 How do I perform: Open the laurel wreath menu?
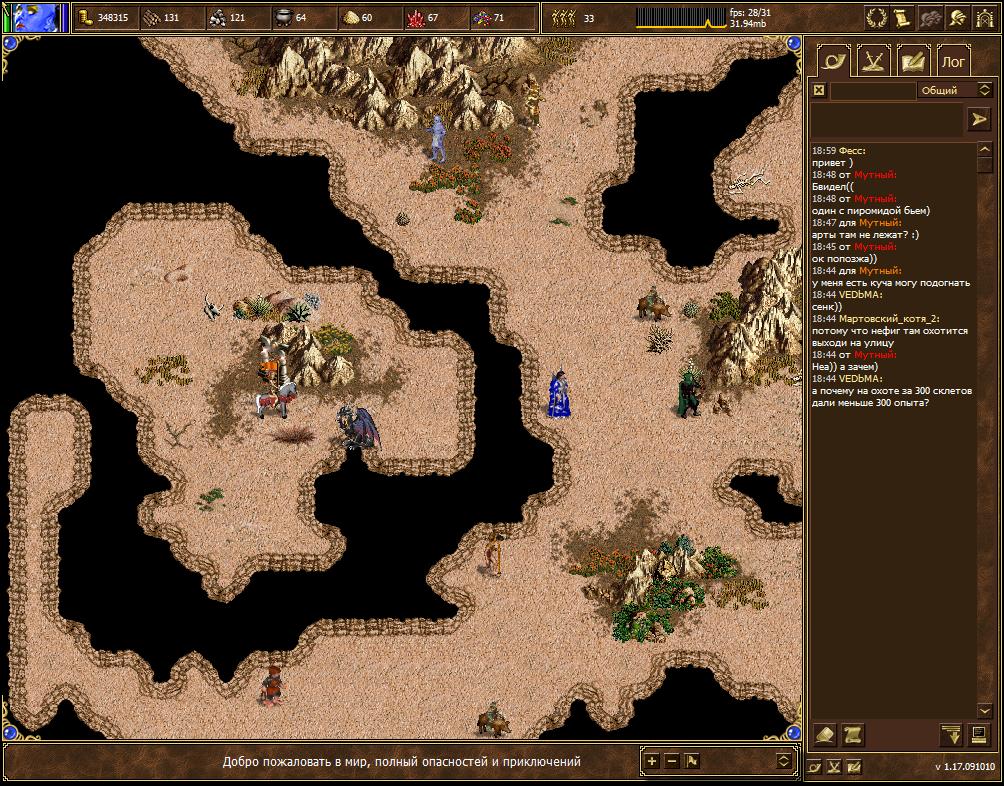[876, 17]
